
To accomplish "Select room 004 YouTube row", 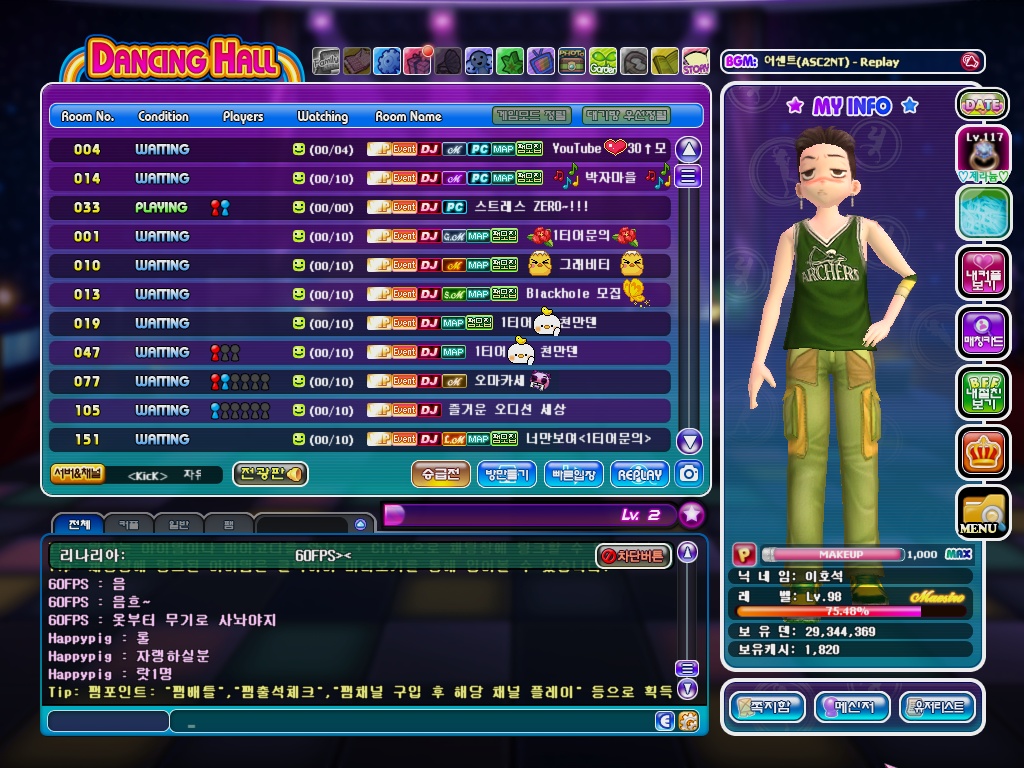I will pos(360,149).
